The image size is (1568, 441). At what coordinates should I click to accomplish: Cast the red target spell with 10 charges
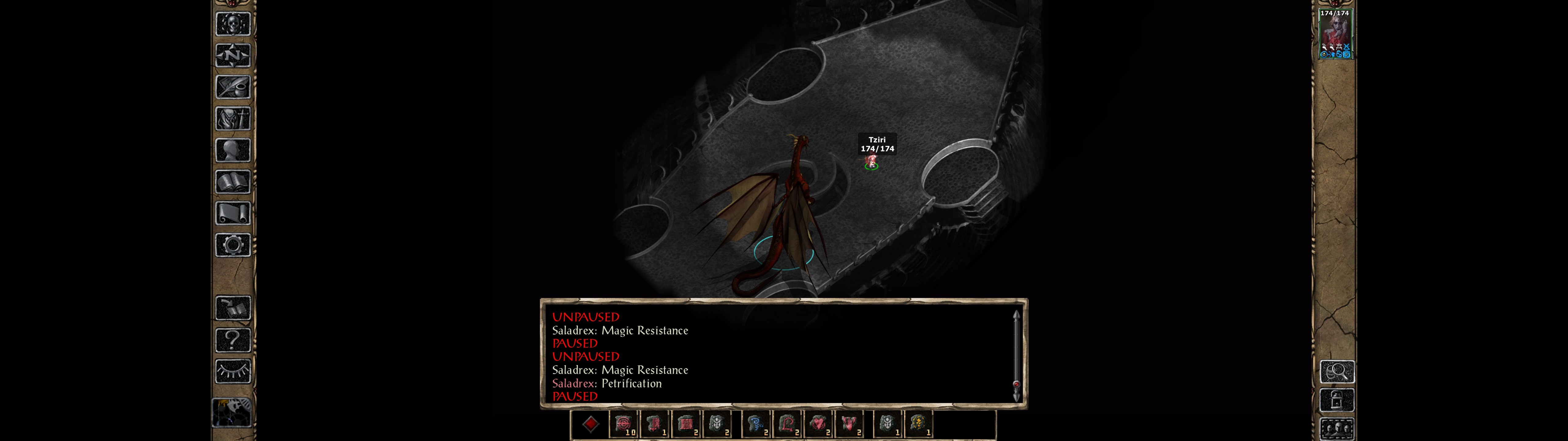tap(623, 424)
